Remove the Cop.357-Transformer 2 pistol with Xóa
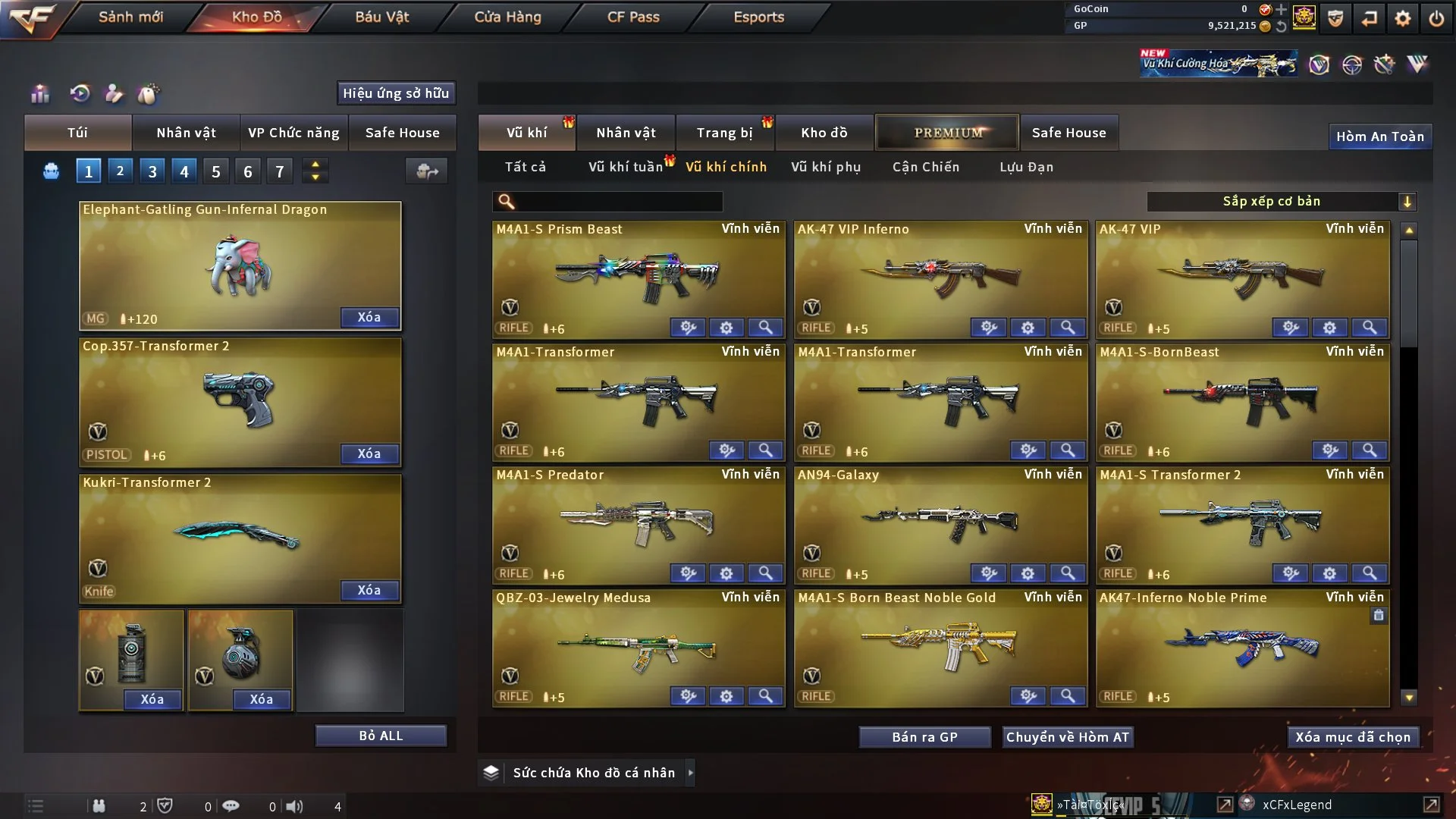The width and height of the screenshot is (1456, 819). (x=369, y=453)
